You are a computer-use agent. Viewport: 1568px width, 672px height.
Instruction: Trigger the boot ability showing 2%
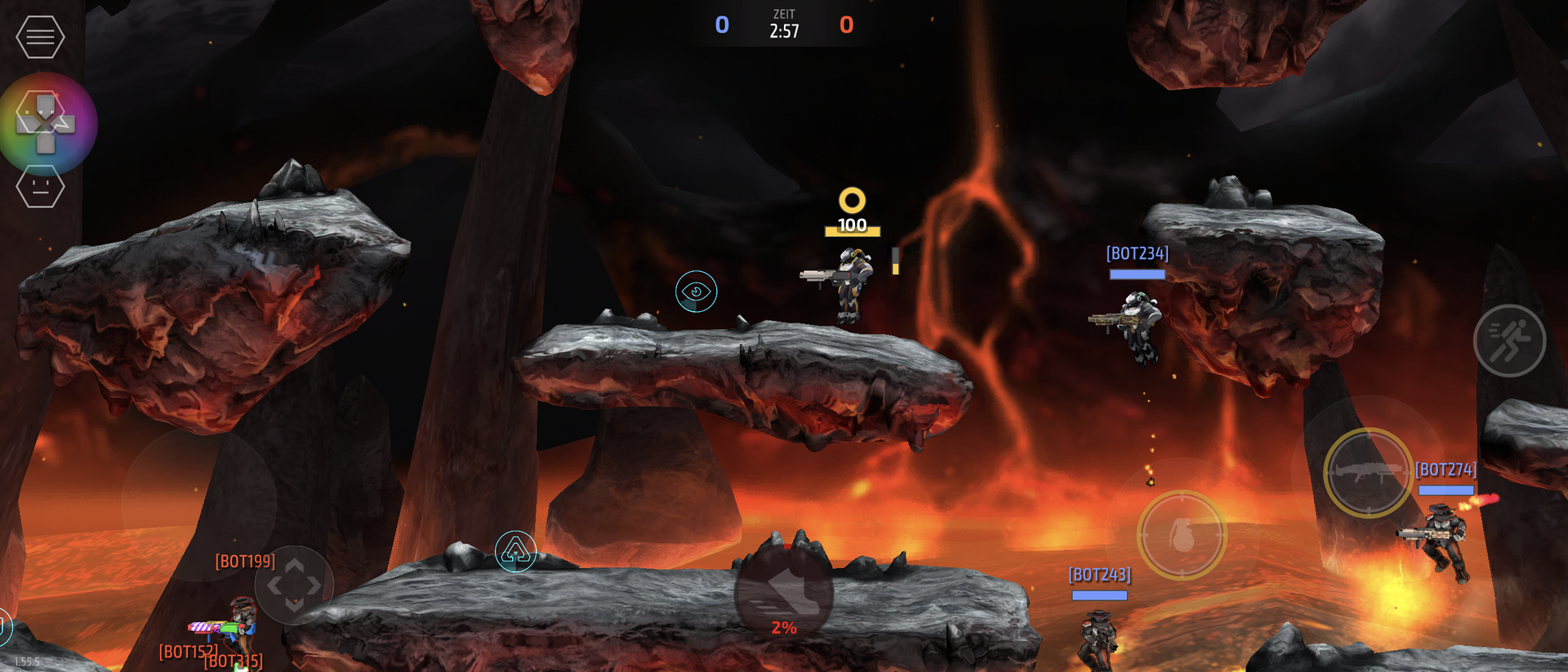tap(784, 594)
